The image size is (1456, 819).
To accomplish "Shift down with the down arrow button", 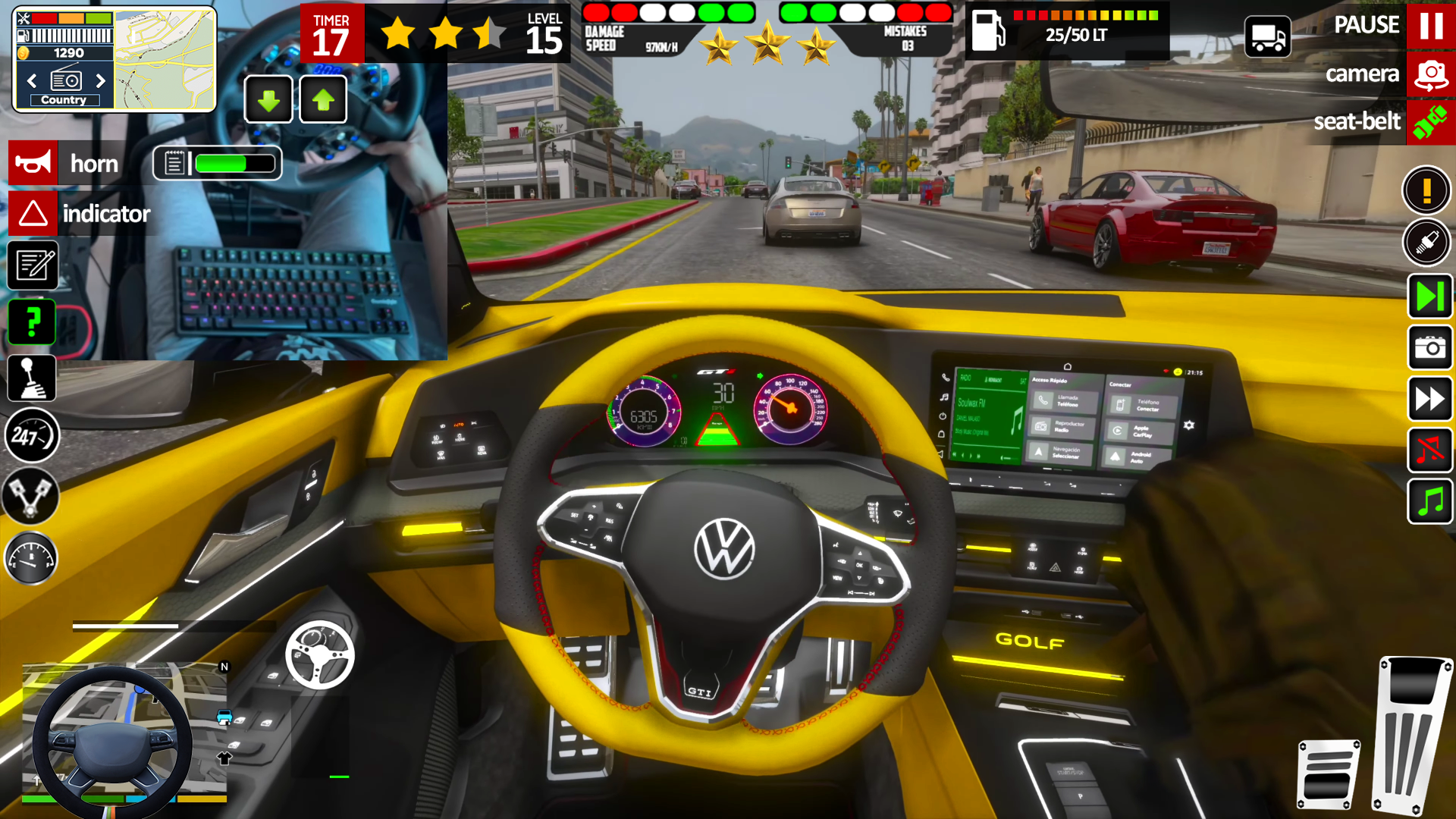I will [268, 98].
